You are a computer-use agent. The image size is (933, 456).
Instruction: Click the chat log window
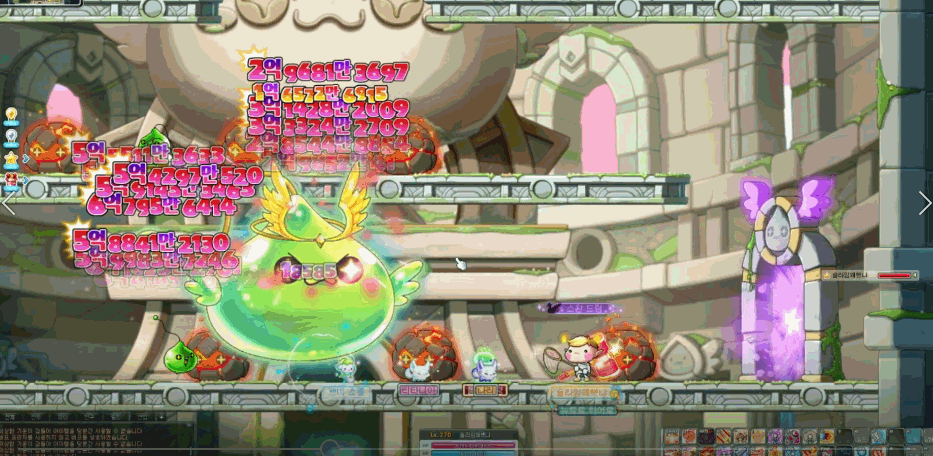(60, 432)
